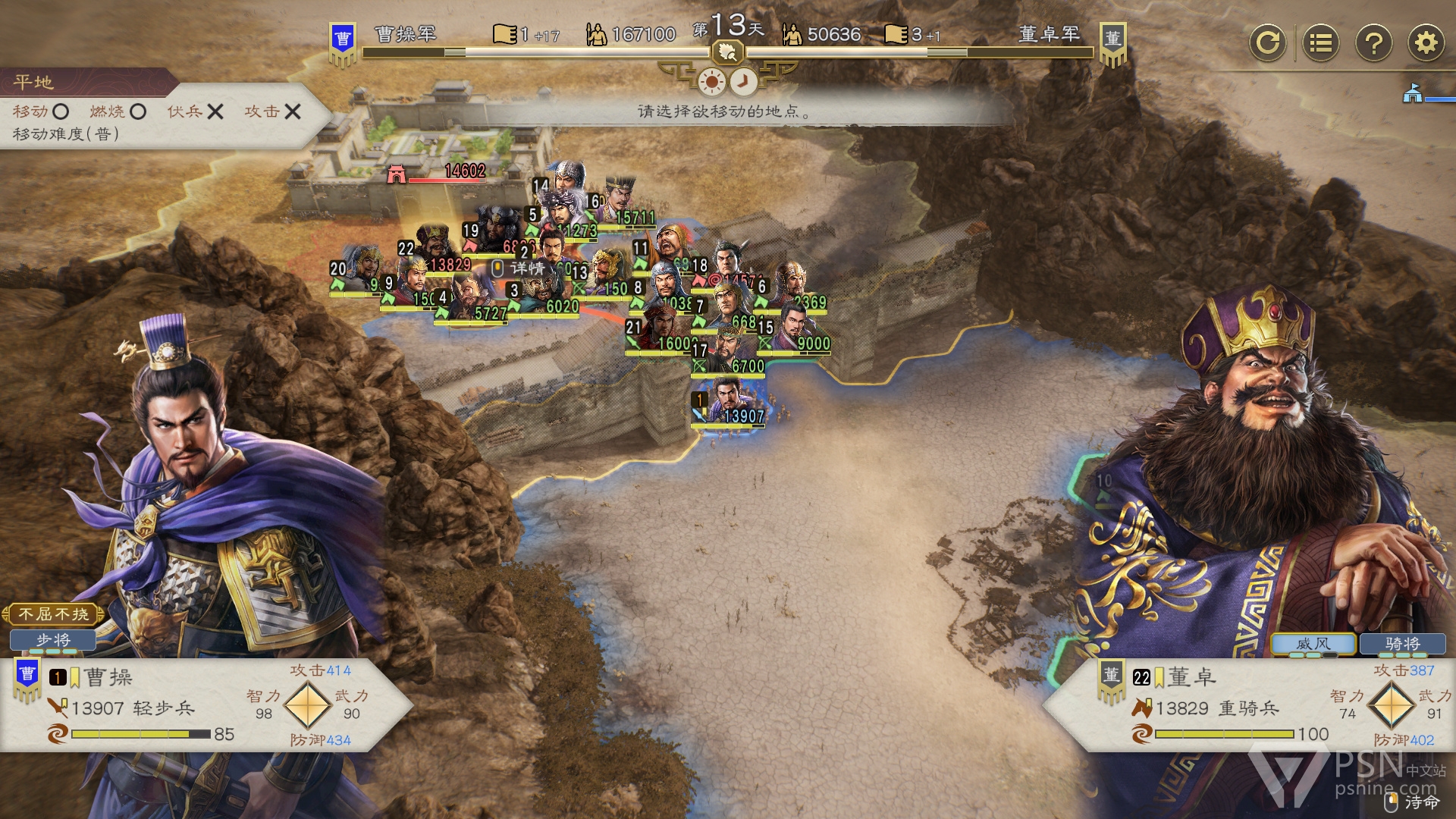Screen dimensions: 1456x819
Task: Show the 不屈不挠 tactic tag
Action: click(x=53, y=613)
